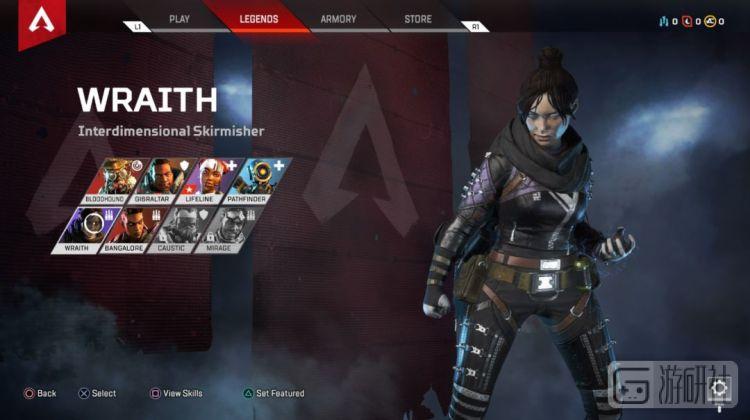The image size is (750, 420).
Task: Open the Store tab
Action: (418, 19)
